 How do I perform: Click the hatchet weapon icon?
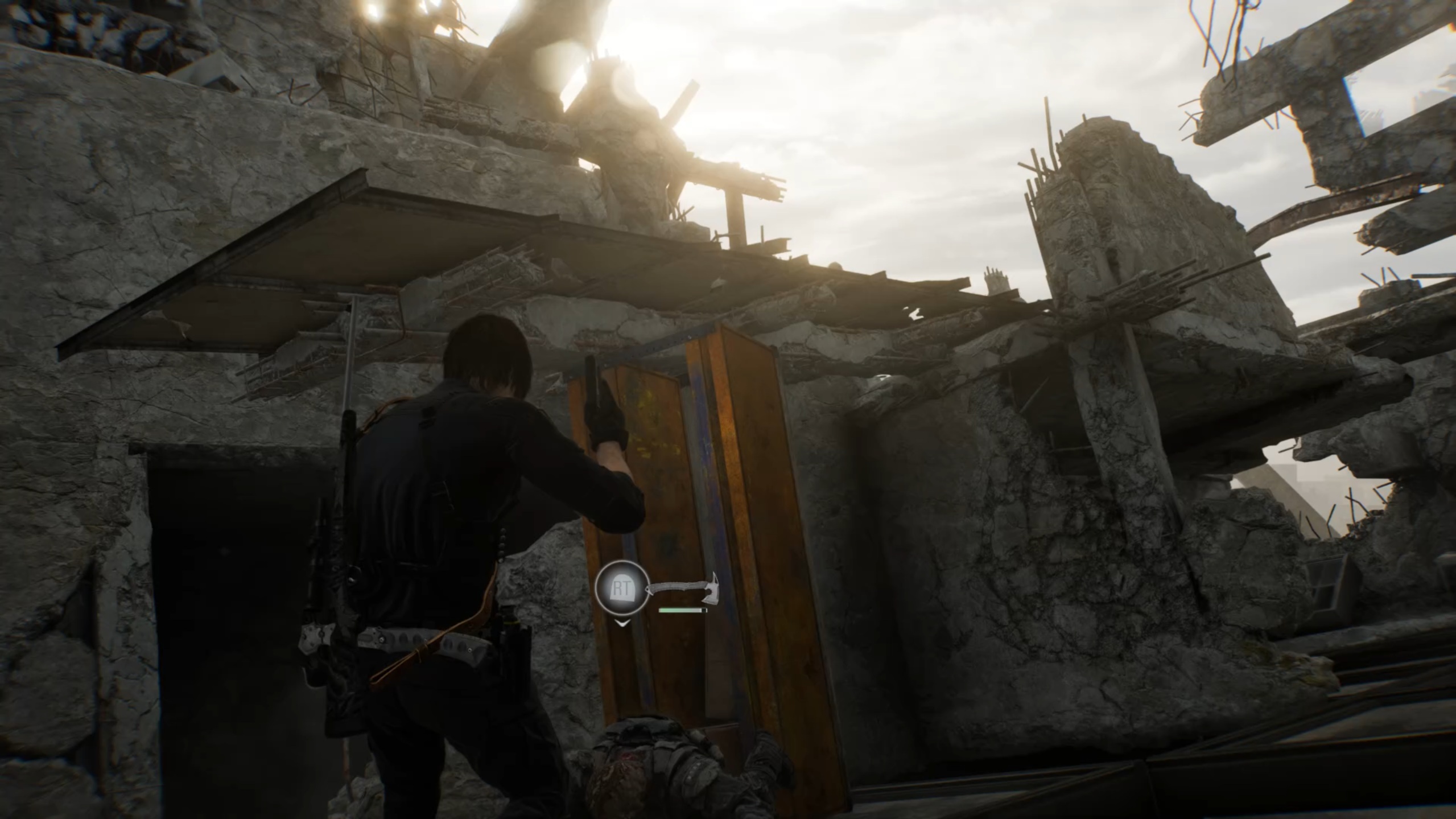click(x=684, y=587)
